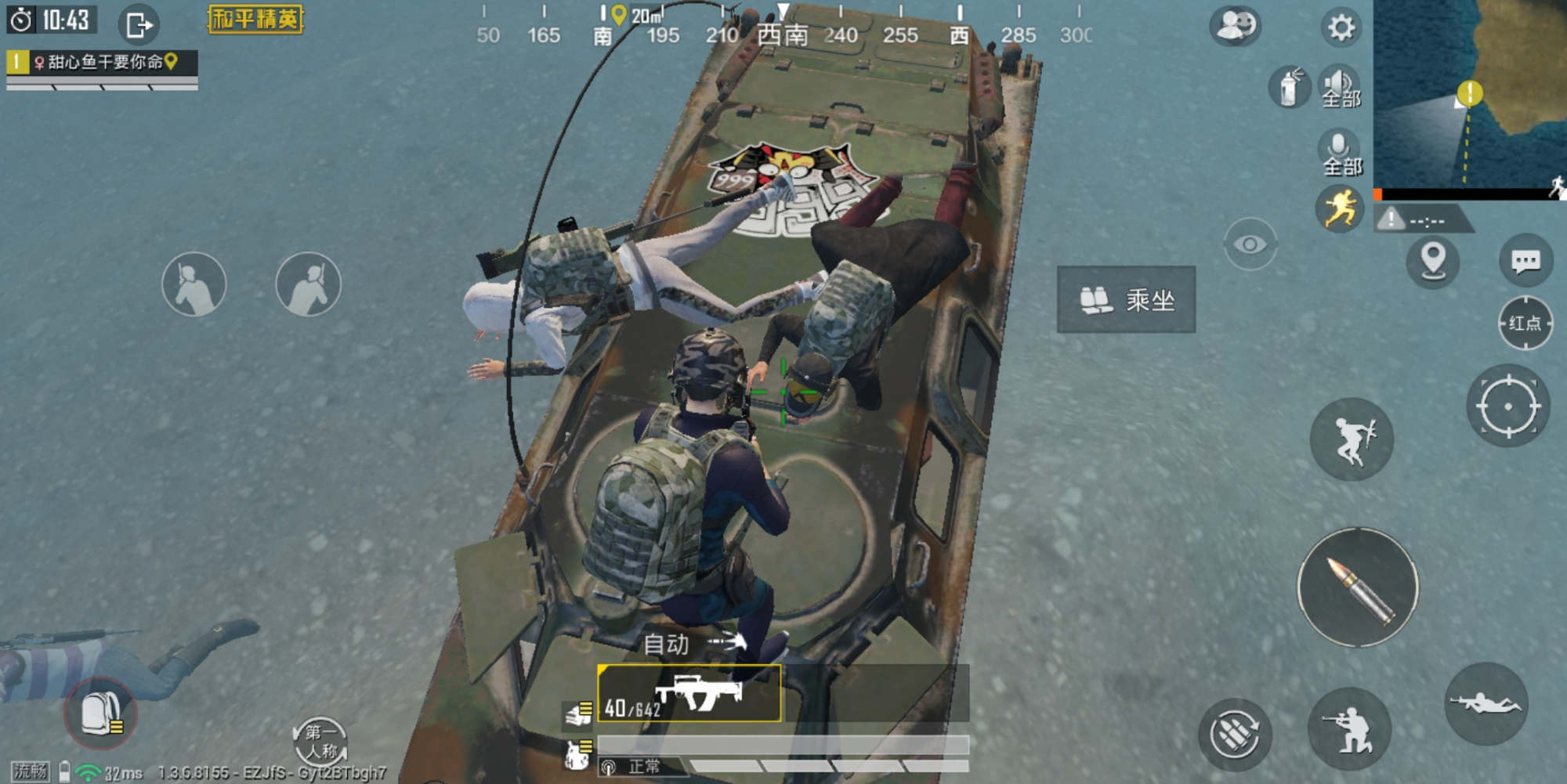This screenshot has height=784, width=1567.
Task: Reload weapon with the ammo button
Action: tap(1235, 734)
